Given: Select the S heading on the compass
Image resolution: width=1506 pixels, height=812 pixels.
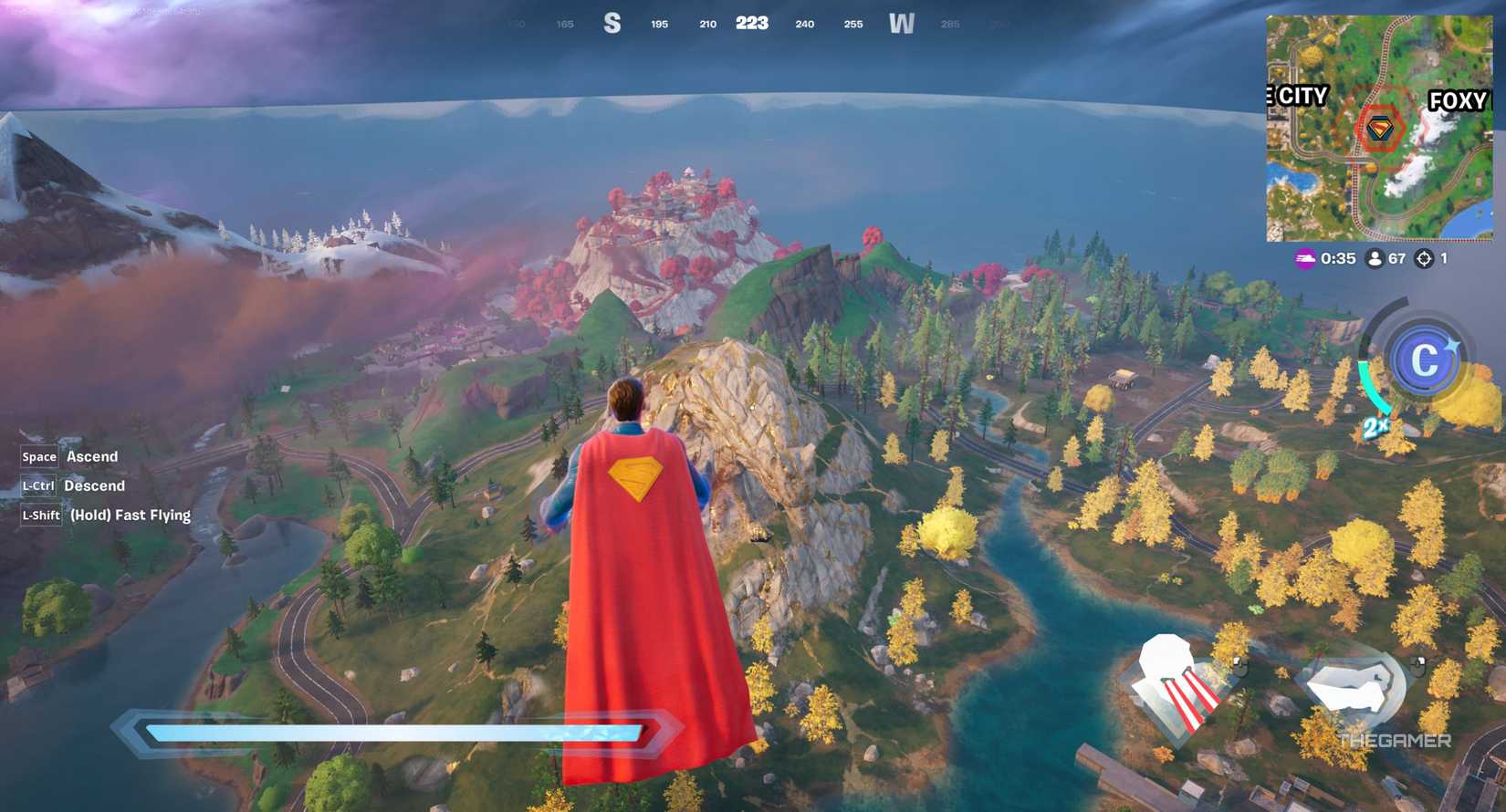Looking at the screenshot, I should pyautogui.click(x=612, y=24).
